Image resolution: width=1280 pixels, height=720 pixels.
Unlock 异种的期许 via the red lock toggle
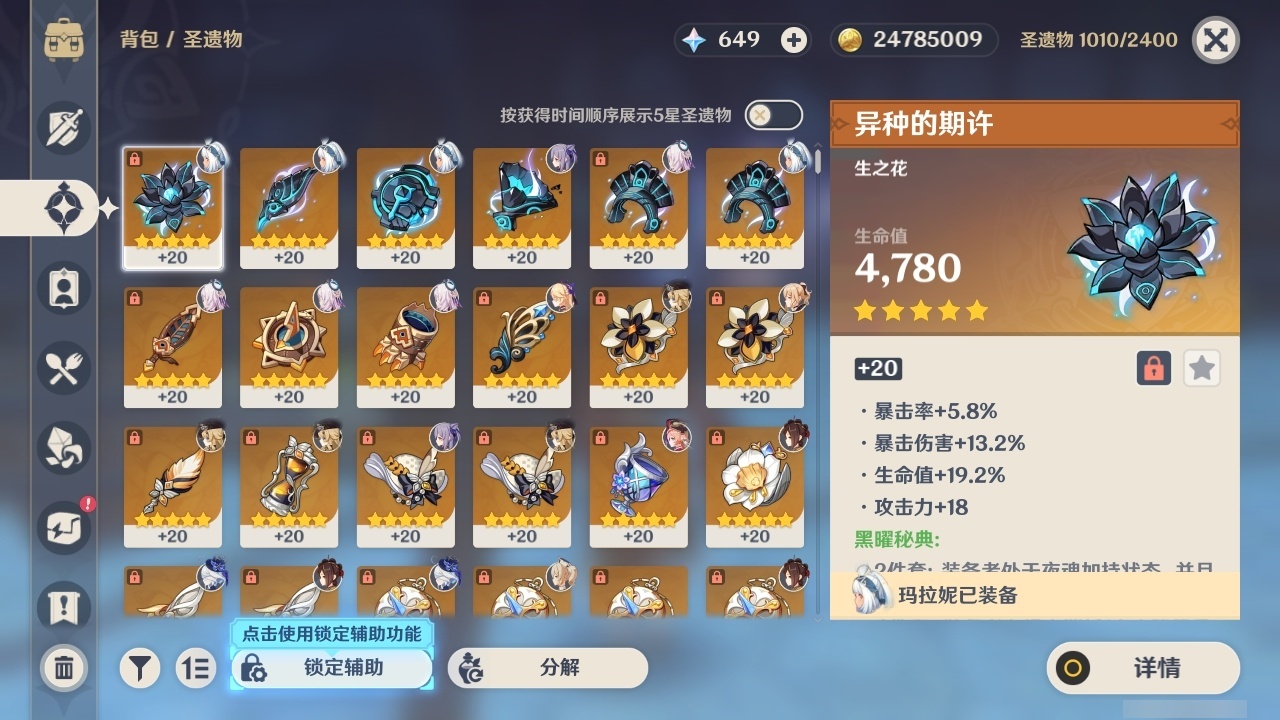tap(1152, 368)
